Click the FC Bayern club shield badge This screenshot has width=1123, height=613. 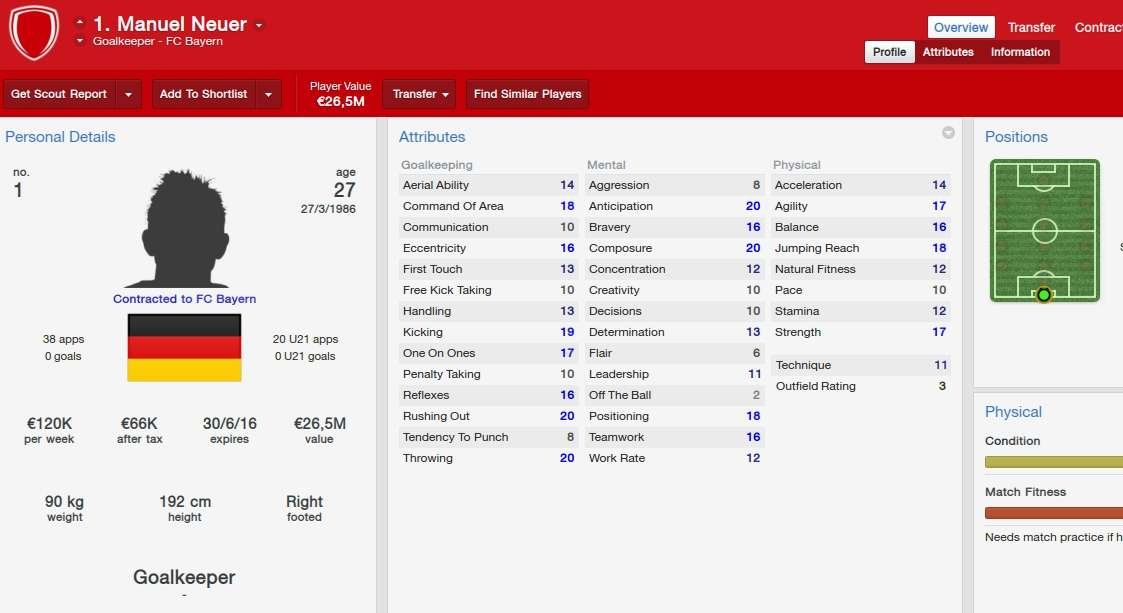(34, 33)
